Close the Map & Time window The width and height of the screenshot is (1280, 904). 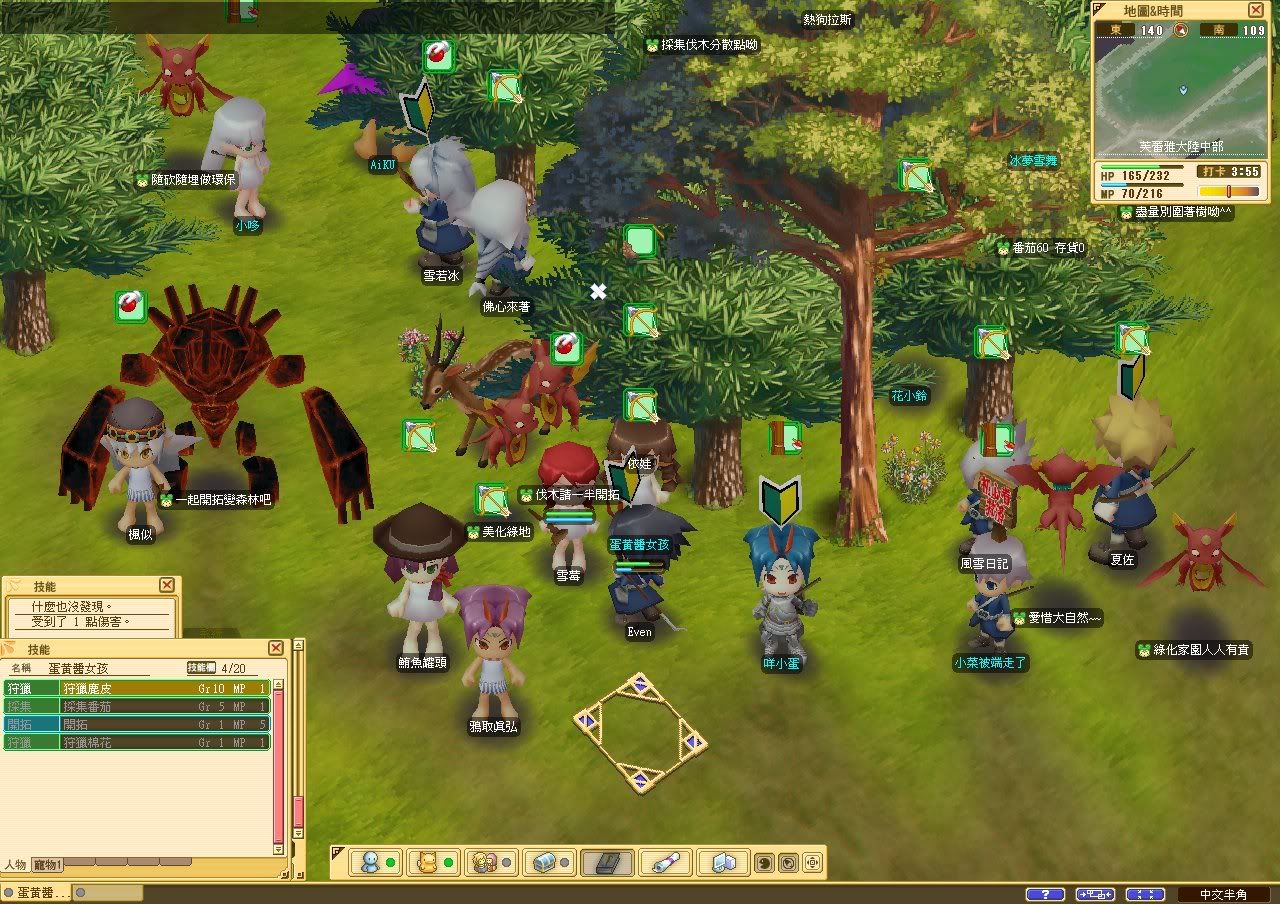(1256, 10)
